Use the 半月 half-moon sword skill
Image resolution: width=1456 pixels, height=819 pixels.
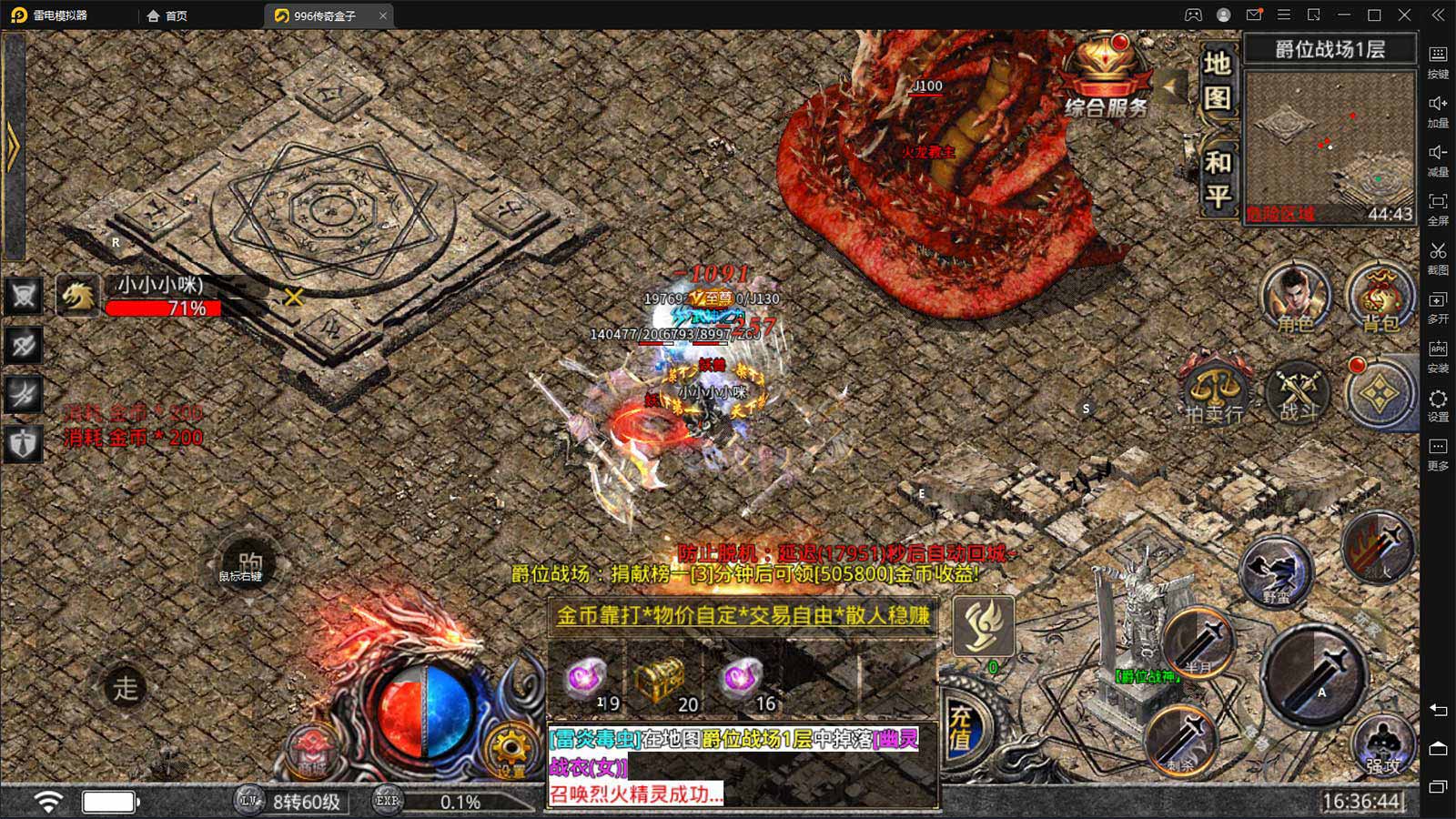(1198, 642)
